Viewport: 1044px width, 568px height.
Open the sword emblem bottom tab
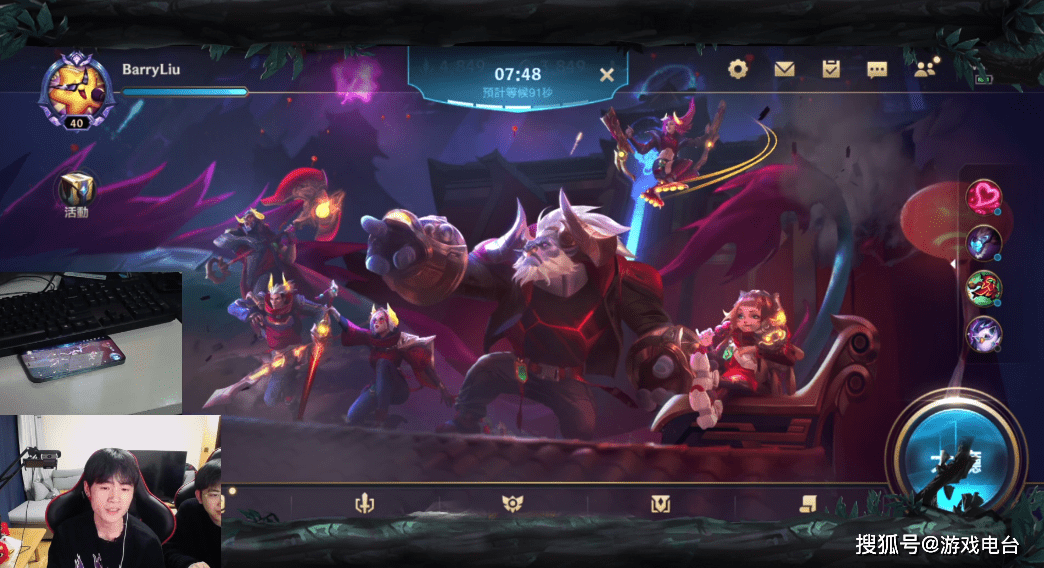click(364, 504)
